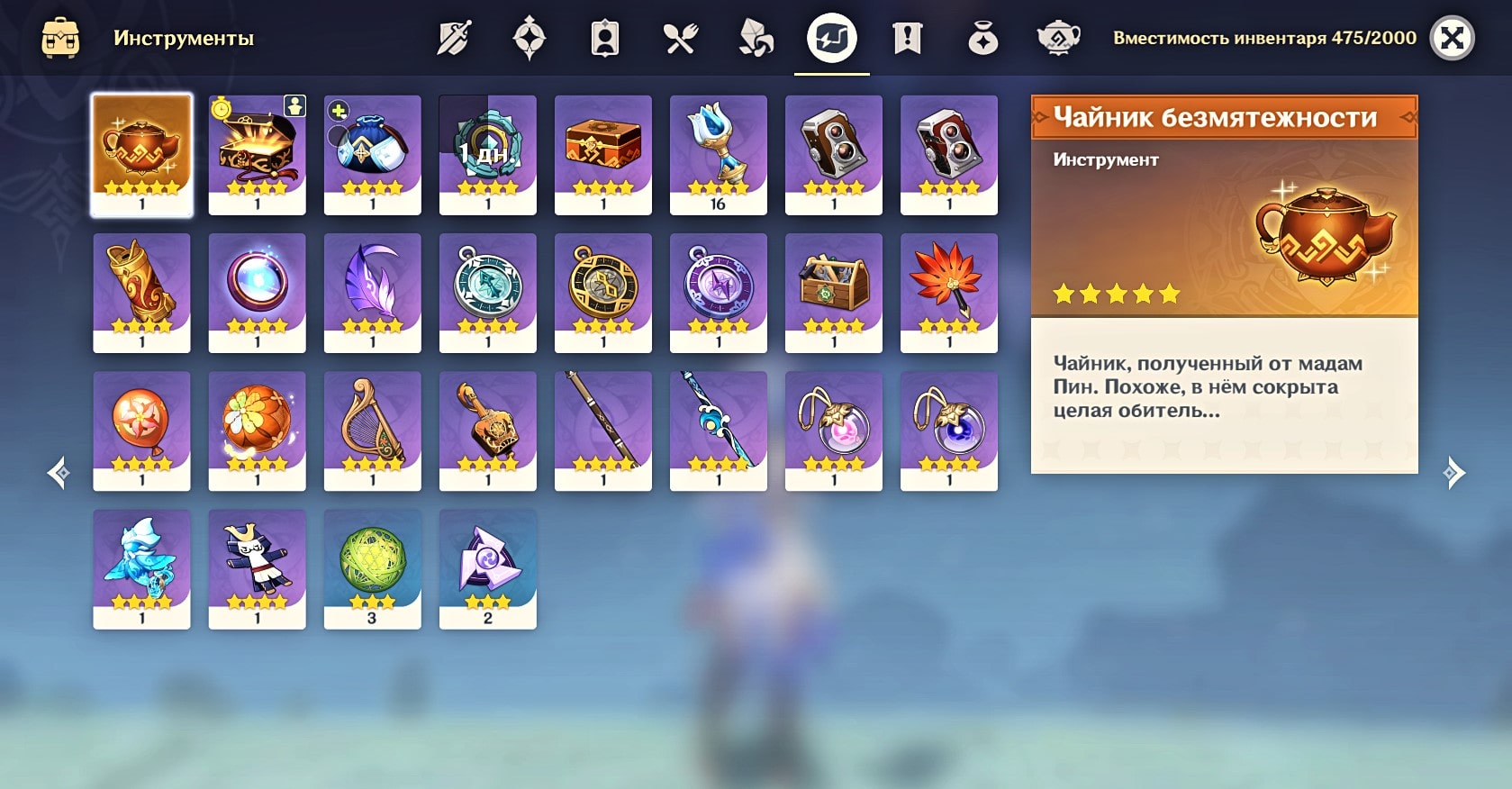Open the Artifacts tab

(529, 39)
